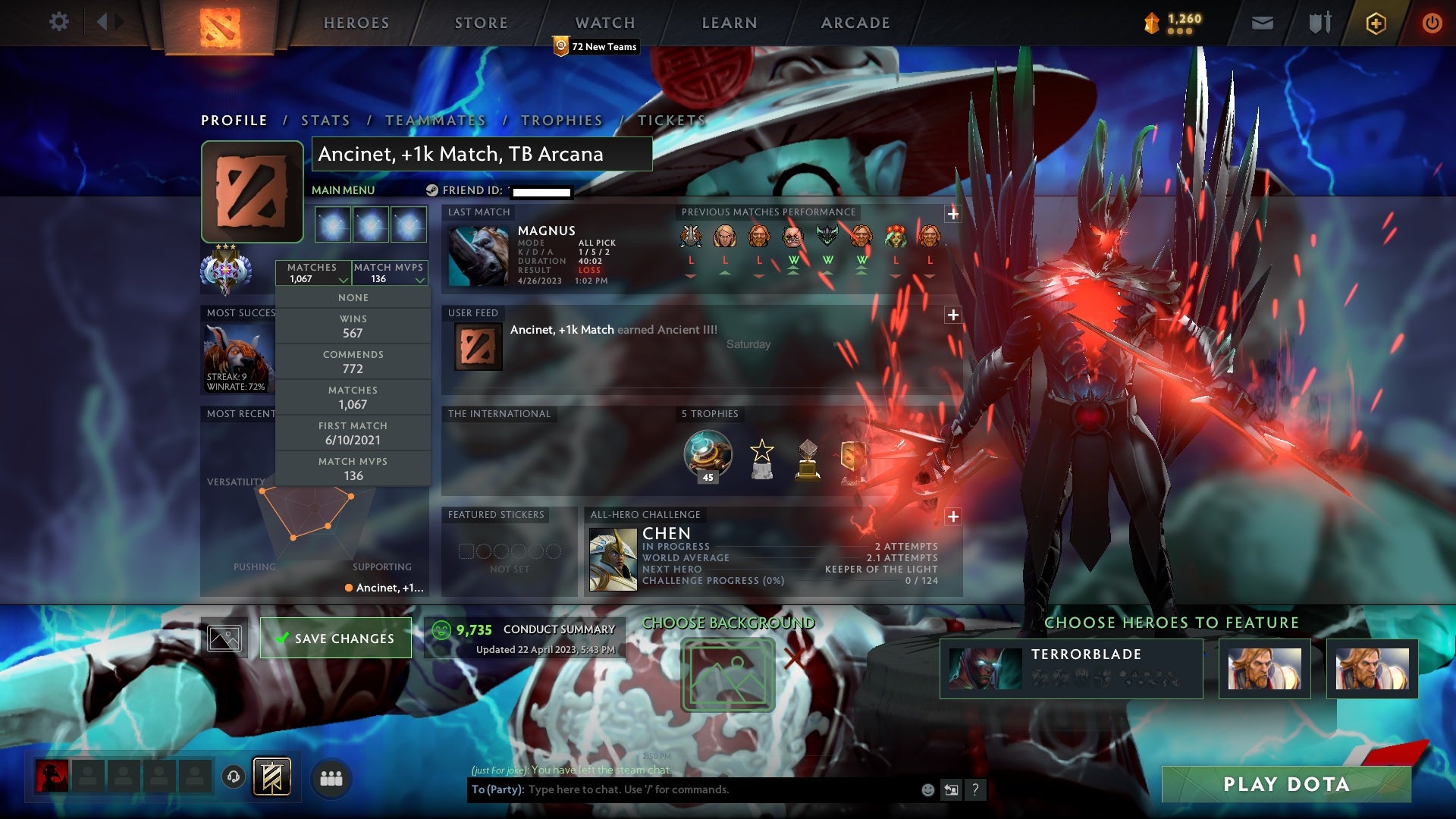Open the friends list icon beside the guild banner
The height and width of the screenshot is (819, 1456).
[x=331, y=777]
